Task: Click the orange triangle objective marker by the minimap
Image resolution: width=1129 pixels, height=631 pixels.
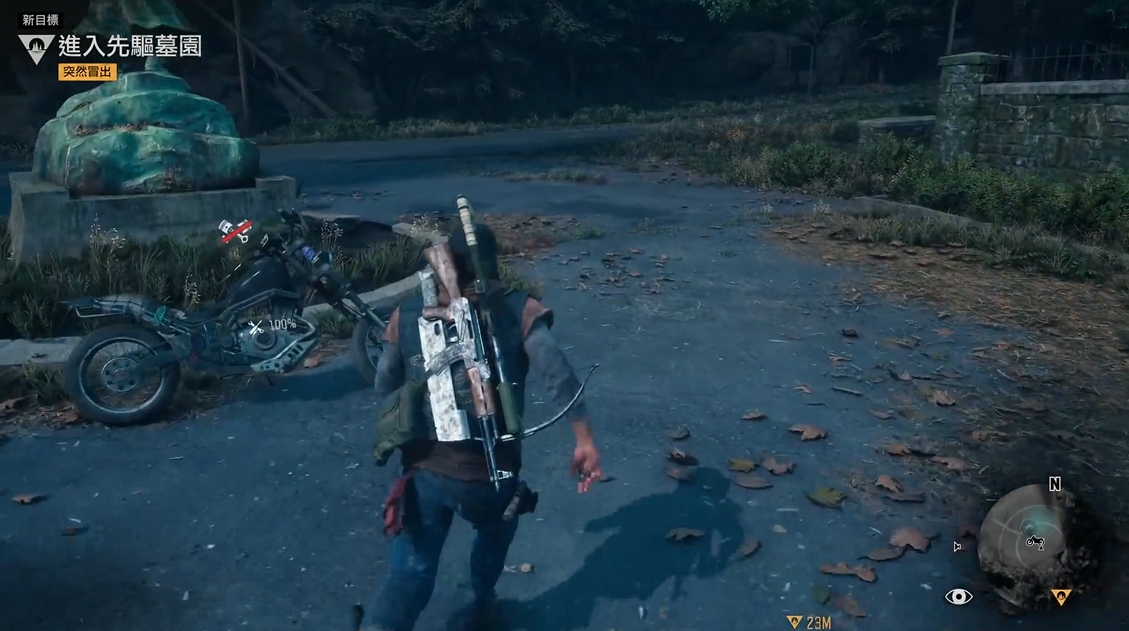Action: 1061,597
